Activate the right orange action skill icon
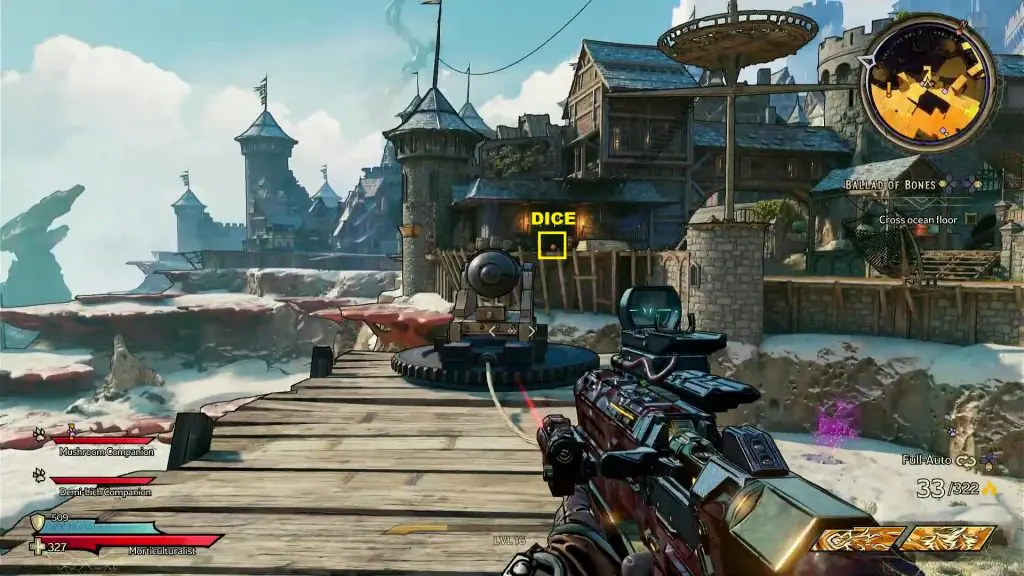Screen dimensions: 1024x576 click(x=946, y=538)
